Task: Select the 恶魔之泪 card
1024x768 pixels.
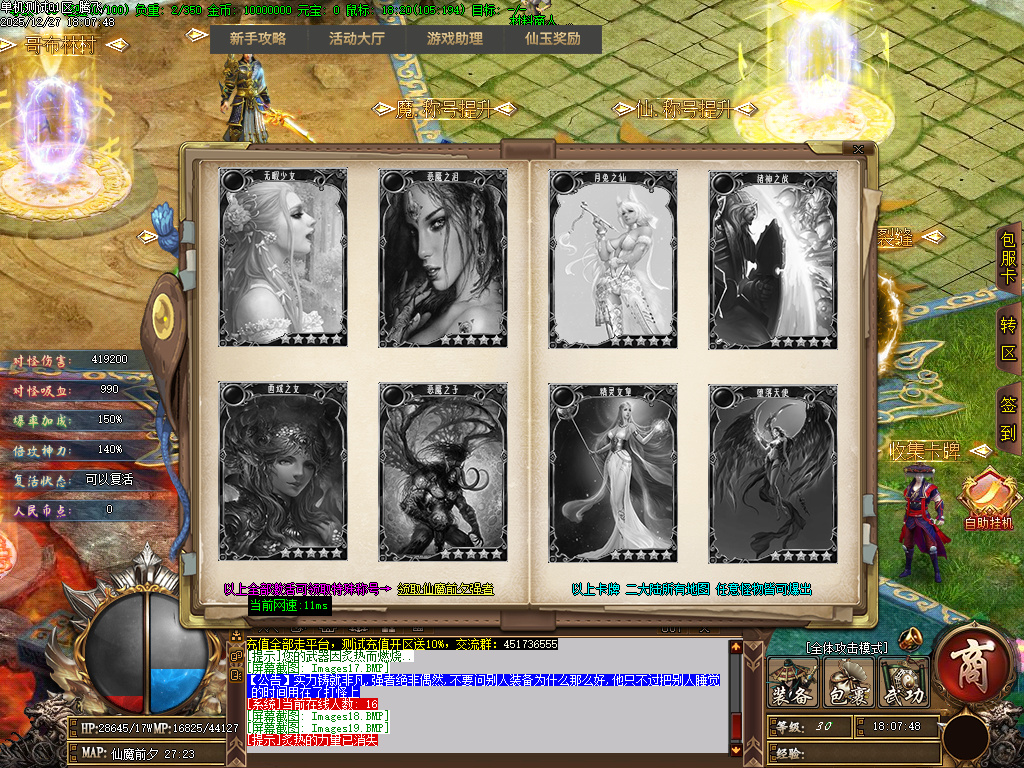Action: point(443,258)
